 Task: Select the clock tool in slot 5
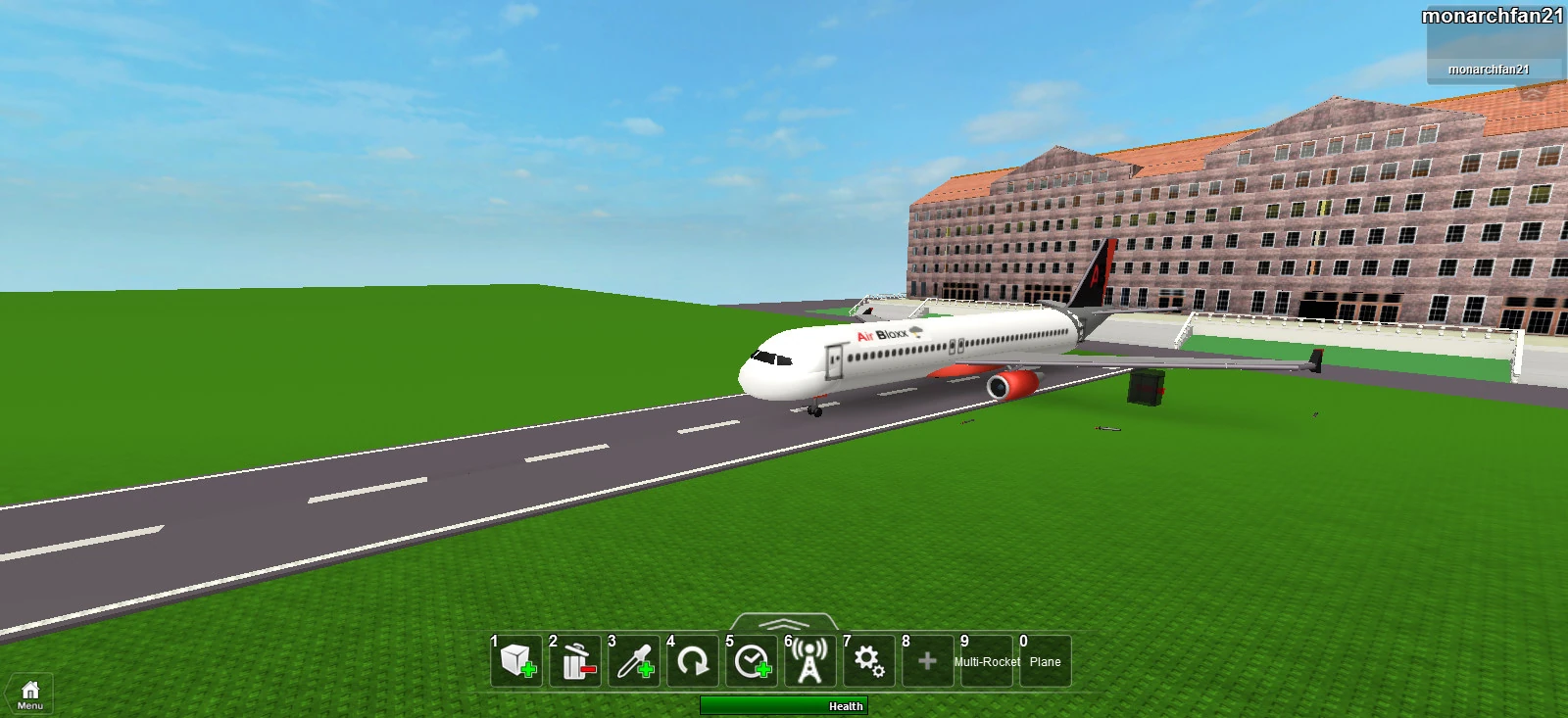point(751,660)
